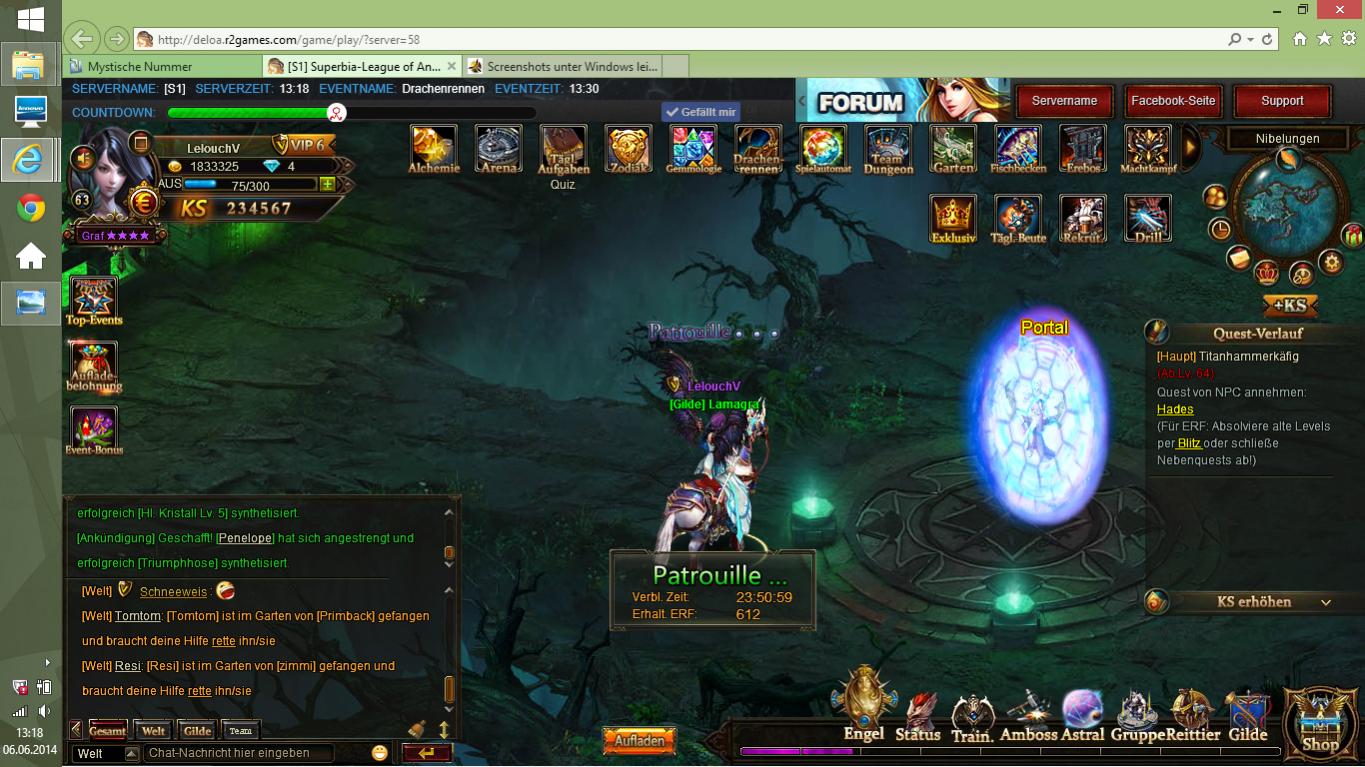The image size is (1365, 767).
Task: Follow the Hades quest NPC link
Action: [1175, 409]
